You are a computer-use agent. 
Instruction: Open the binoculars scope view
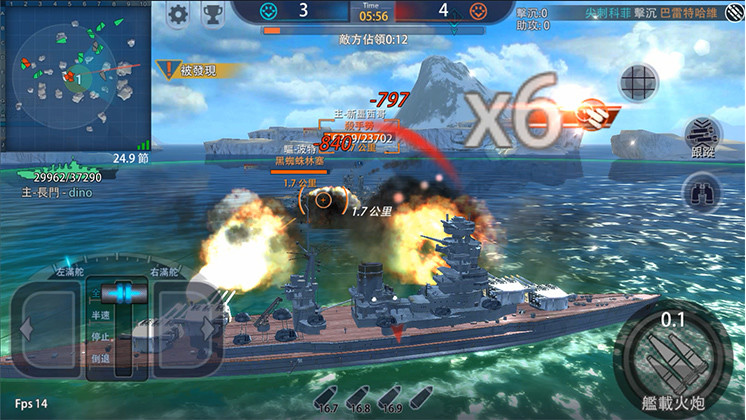702,192
